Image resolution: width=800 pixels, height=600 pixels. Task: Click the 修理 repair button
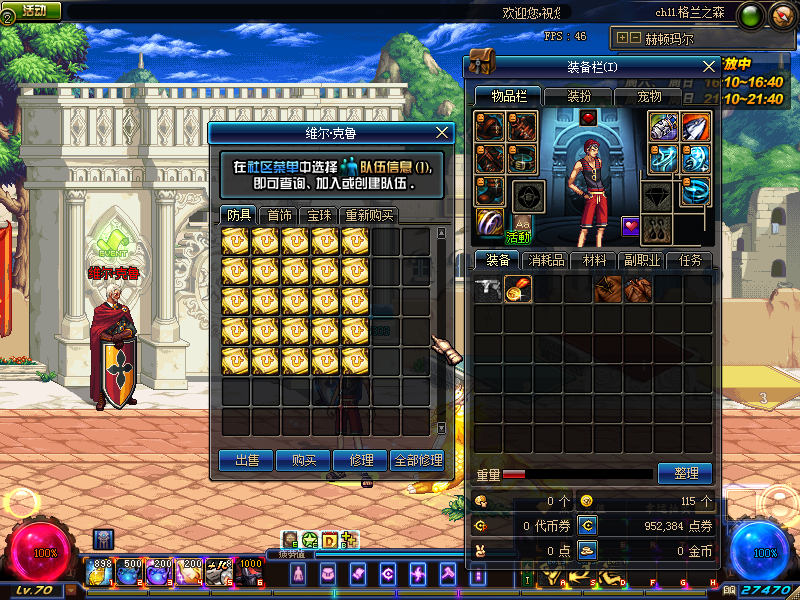pyautogui.click(x=361, y=460)
